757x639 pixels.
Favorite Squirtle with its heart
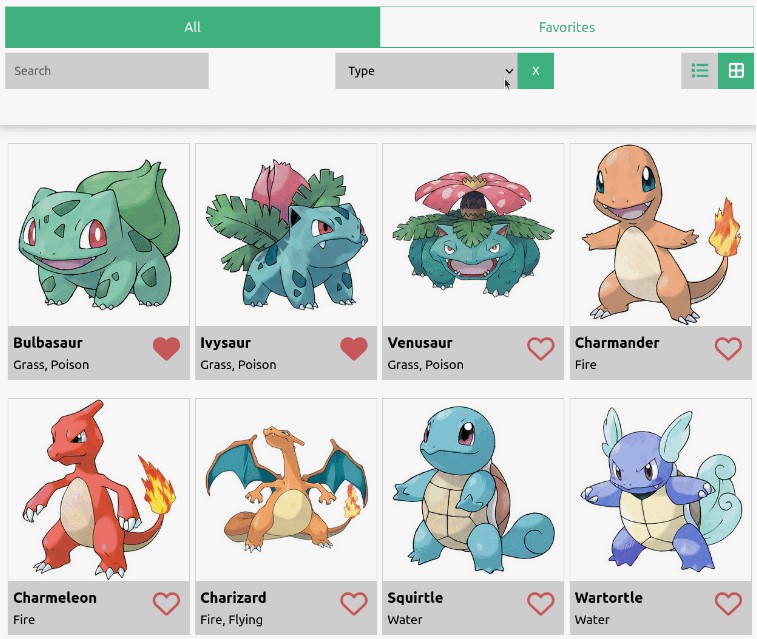[x=541, y=603]
